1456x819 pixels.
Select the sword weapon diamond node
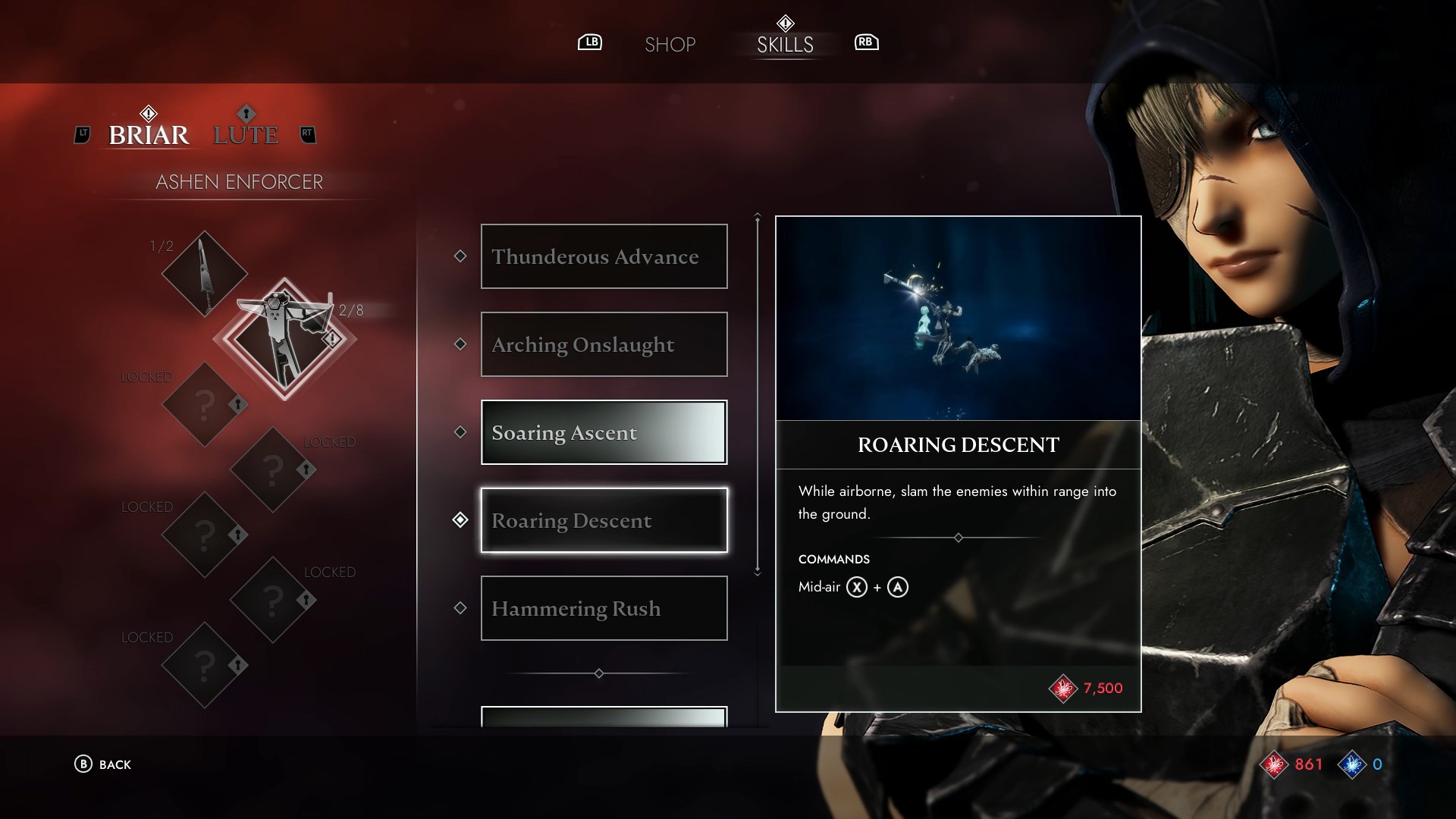[x=204, y=273]
